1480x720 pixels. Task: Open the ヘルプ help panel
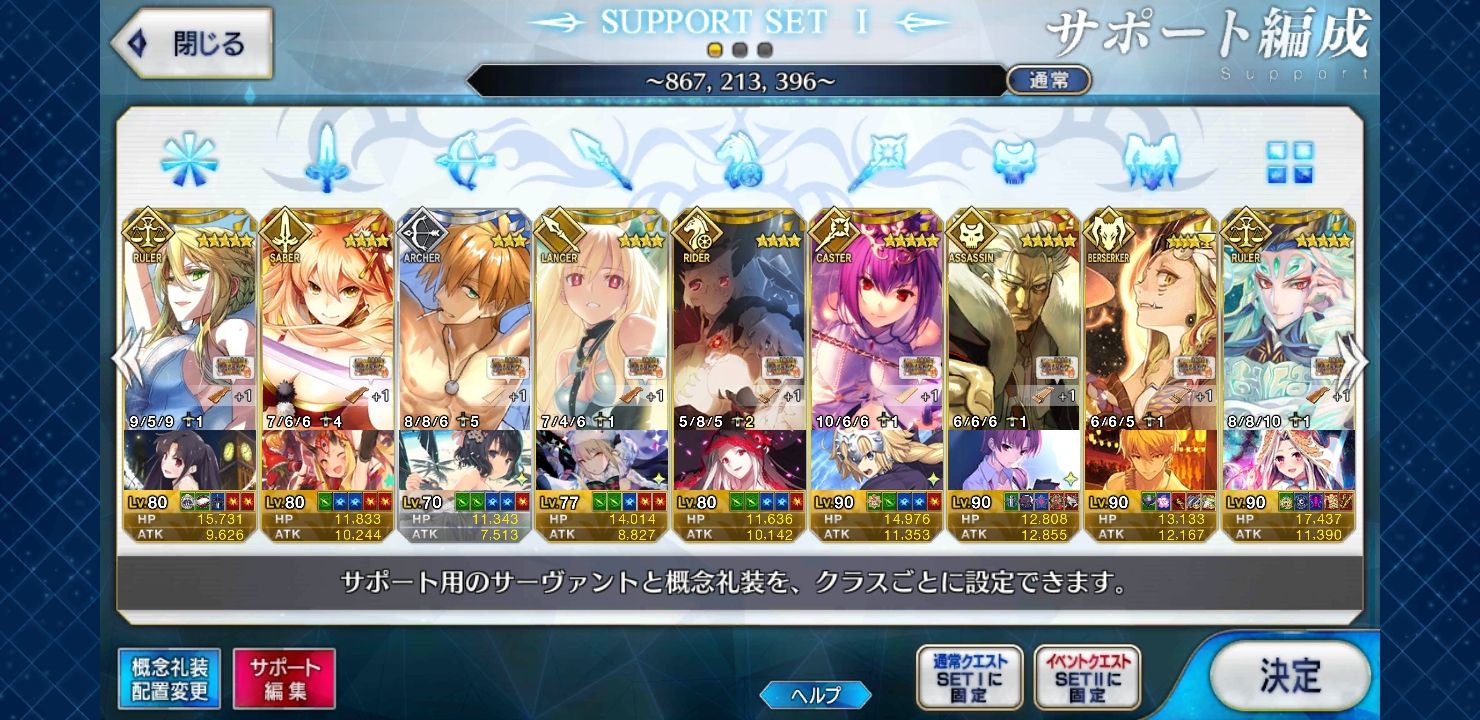(x=815, y=694)
